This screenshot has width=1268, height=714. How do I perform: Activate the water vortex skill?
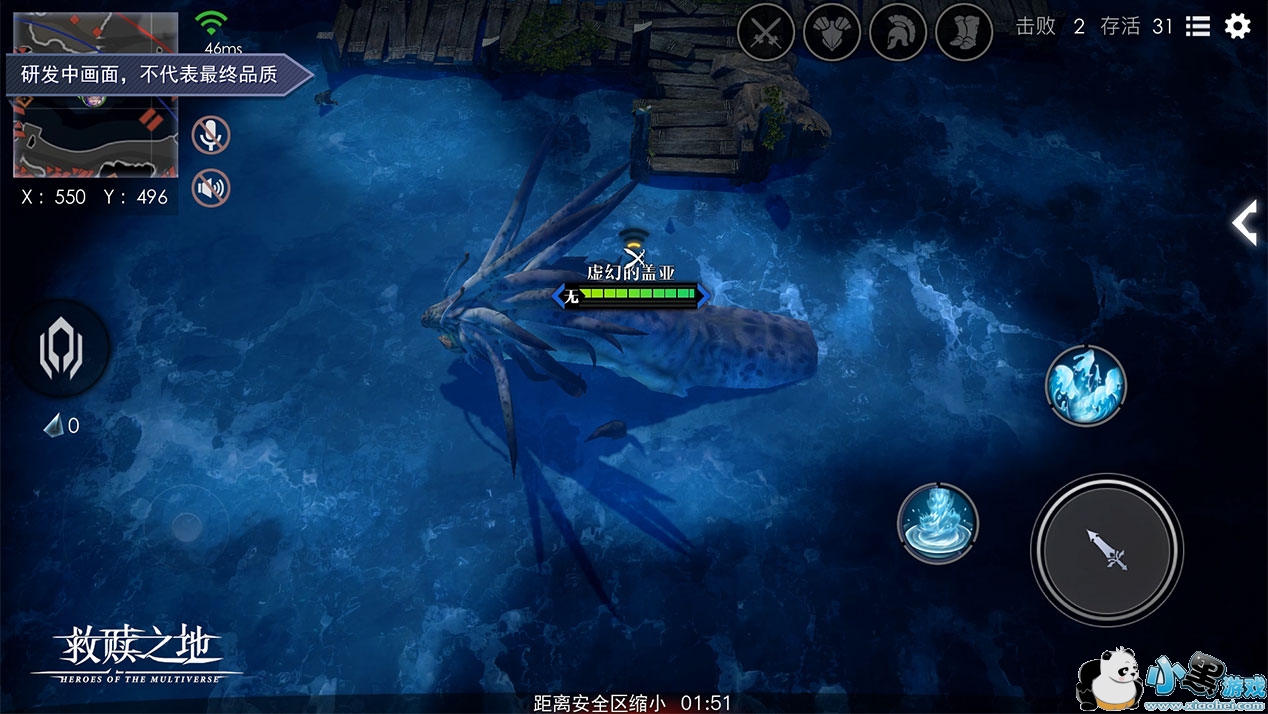938,522
